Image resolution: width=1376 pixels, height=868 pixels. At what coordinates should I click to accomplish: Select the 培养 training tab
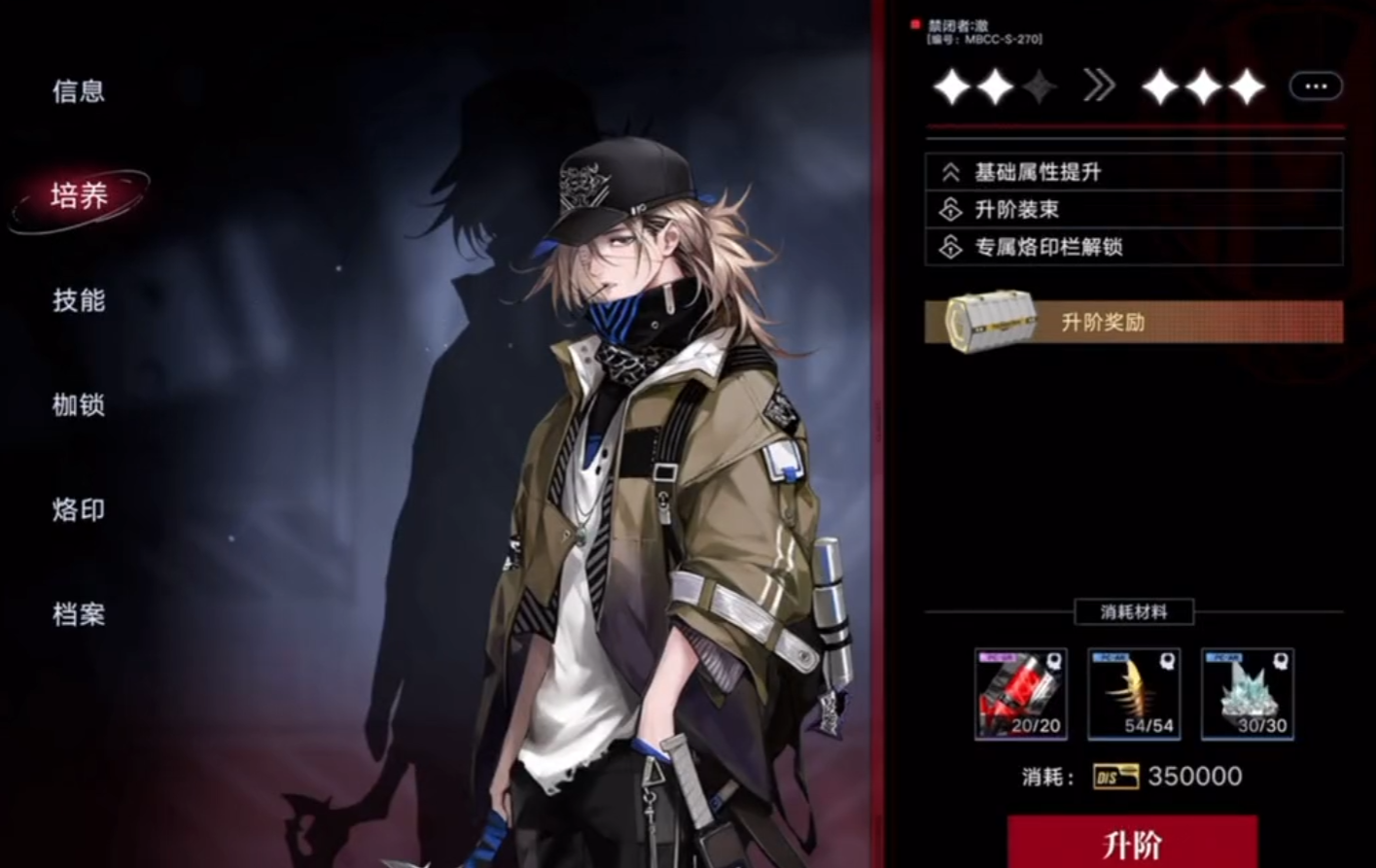[x=80, y=196]
